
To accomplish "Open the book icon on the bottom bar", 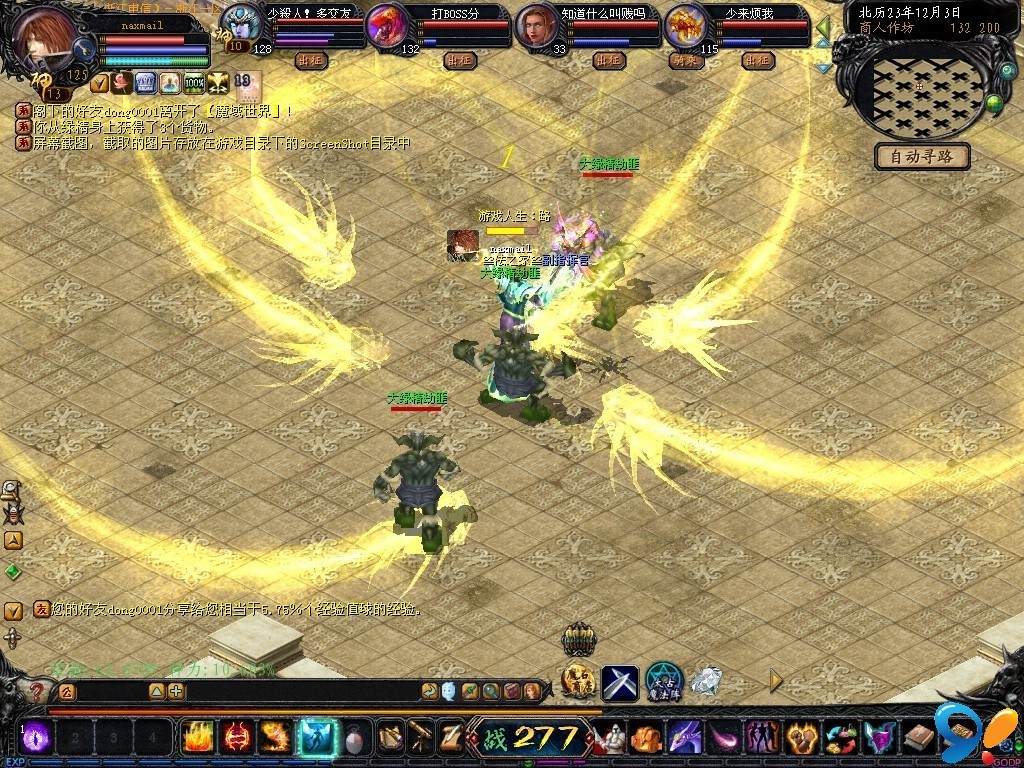I will click(x=919, y=739).
